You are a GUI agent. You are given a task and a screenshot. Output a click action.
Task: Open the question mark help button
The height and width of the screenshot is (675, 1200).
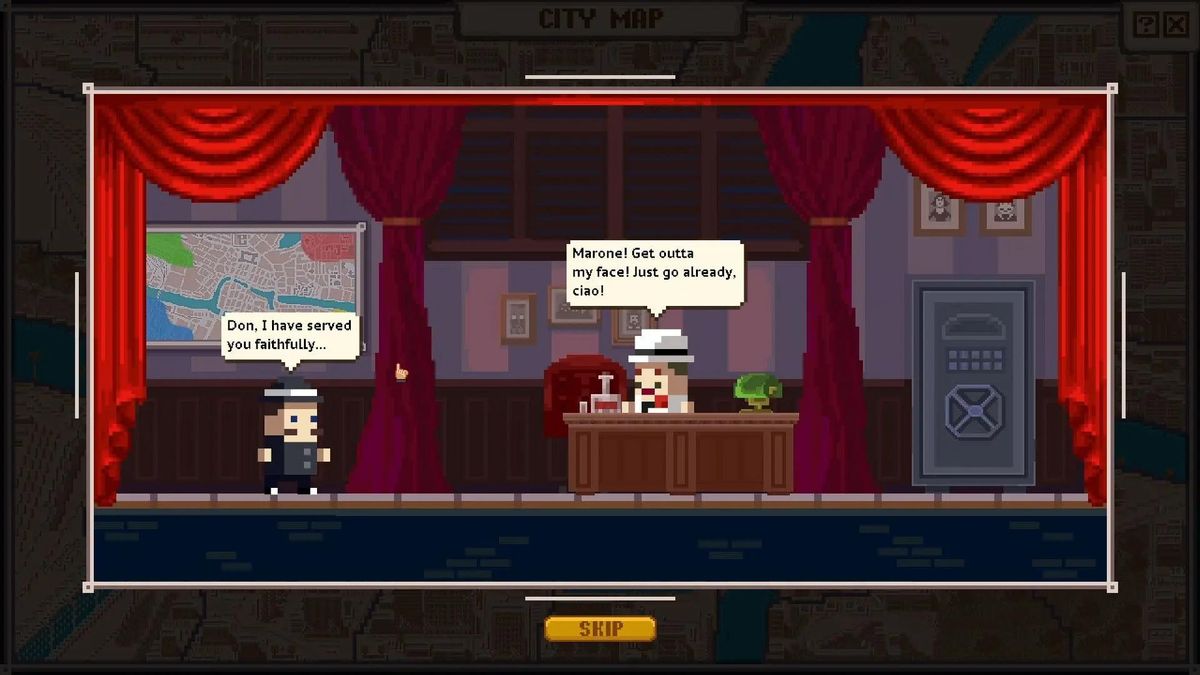pos(1146,25)
